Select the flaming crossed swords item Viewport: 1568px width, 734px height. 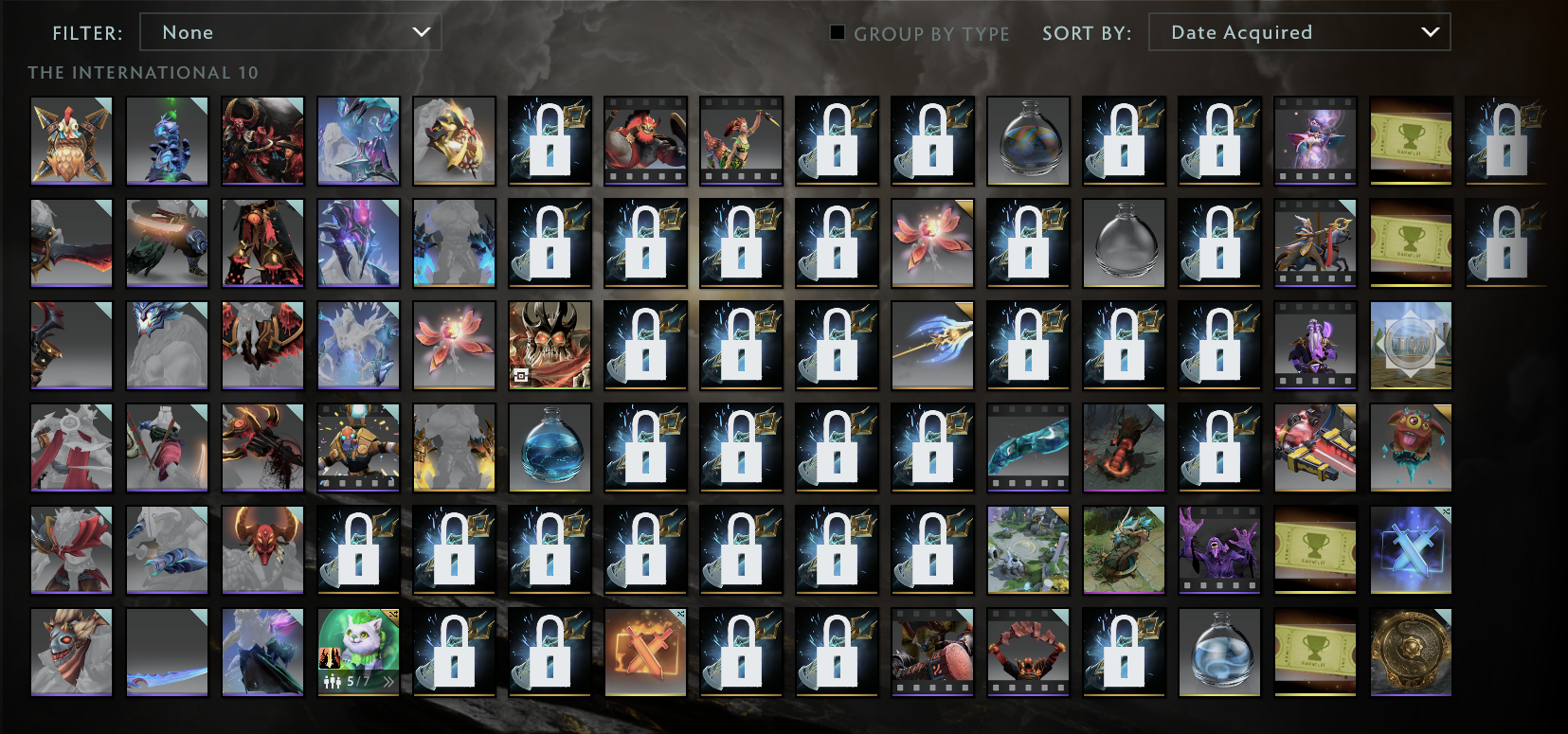[x=645, y=653]
